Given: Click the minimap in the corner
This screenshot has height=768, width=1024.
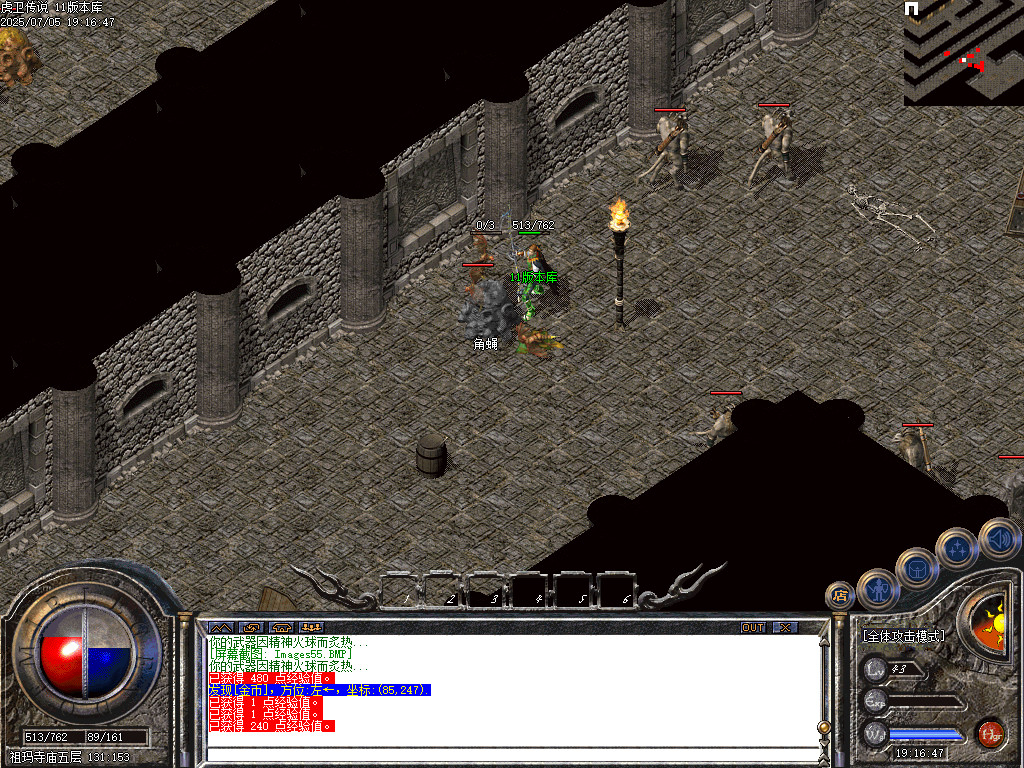Looking at the screenshot, I should pos(963,52).
